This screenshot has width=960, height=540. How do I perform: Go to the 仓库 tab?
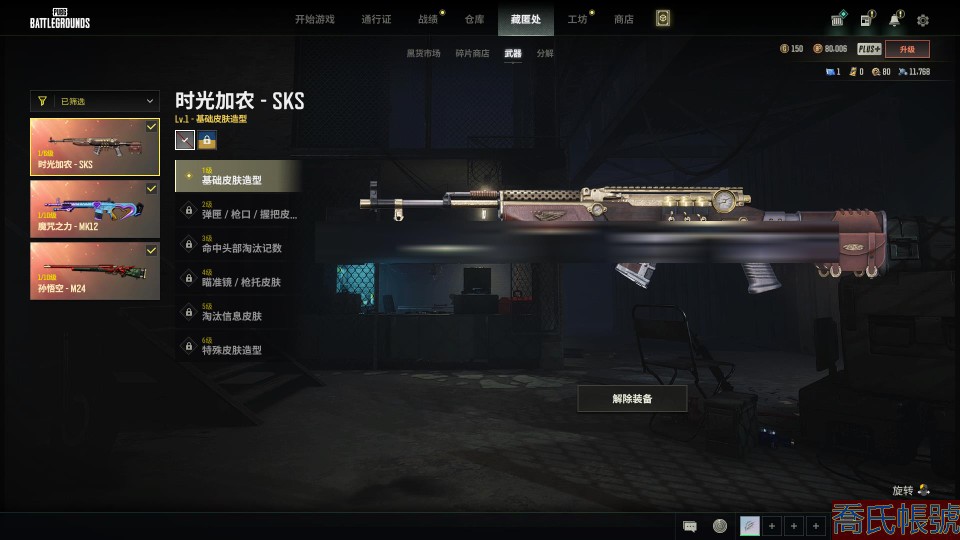coord(474,19)
